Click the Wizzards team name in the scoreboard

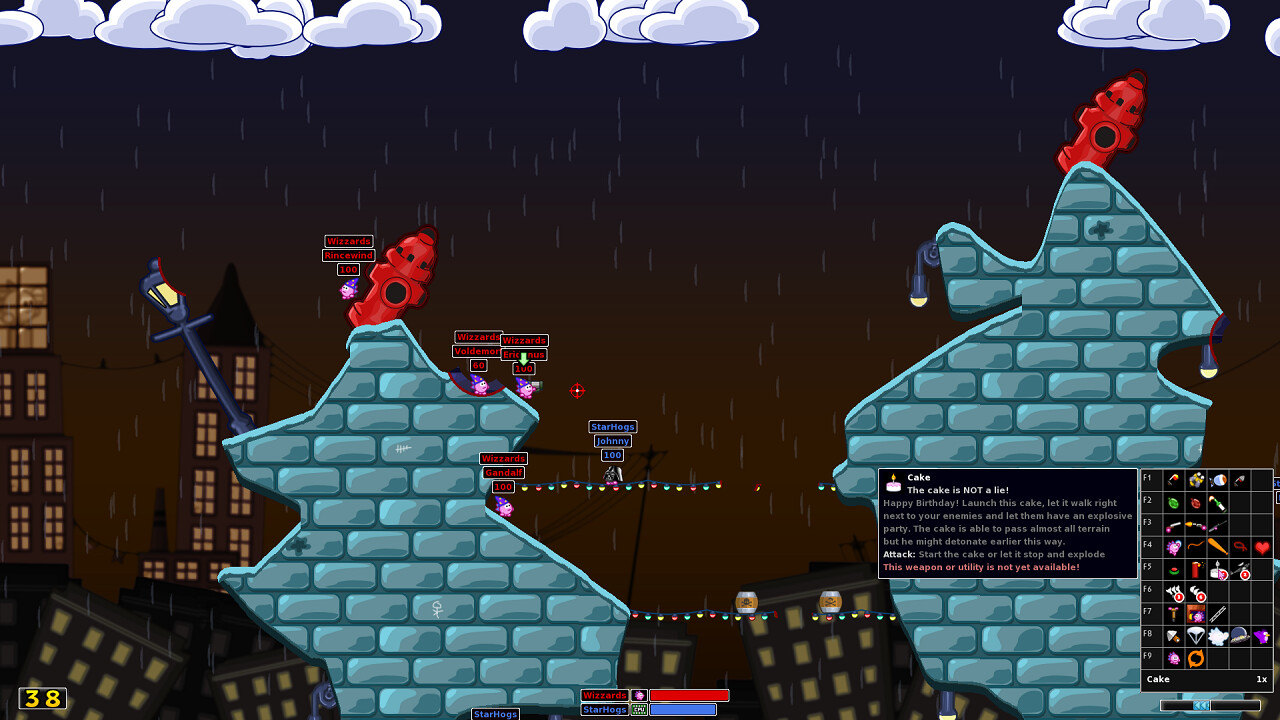[607, 695]
